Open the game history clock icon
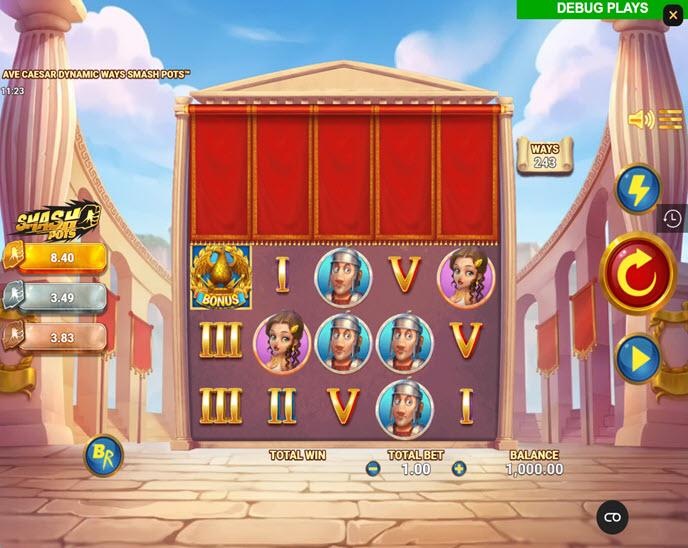Screen dimensions: 688x548 (x=672, y=218)
